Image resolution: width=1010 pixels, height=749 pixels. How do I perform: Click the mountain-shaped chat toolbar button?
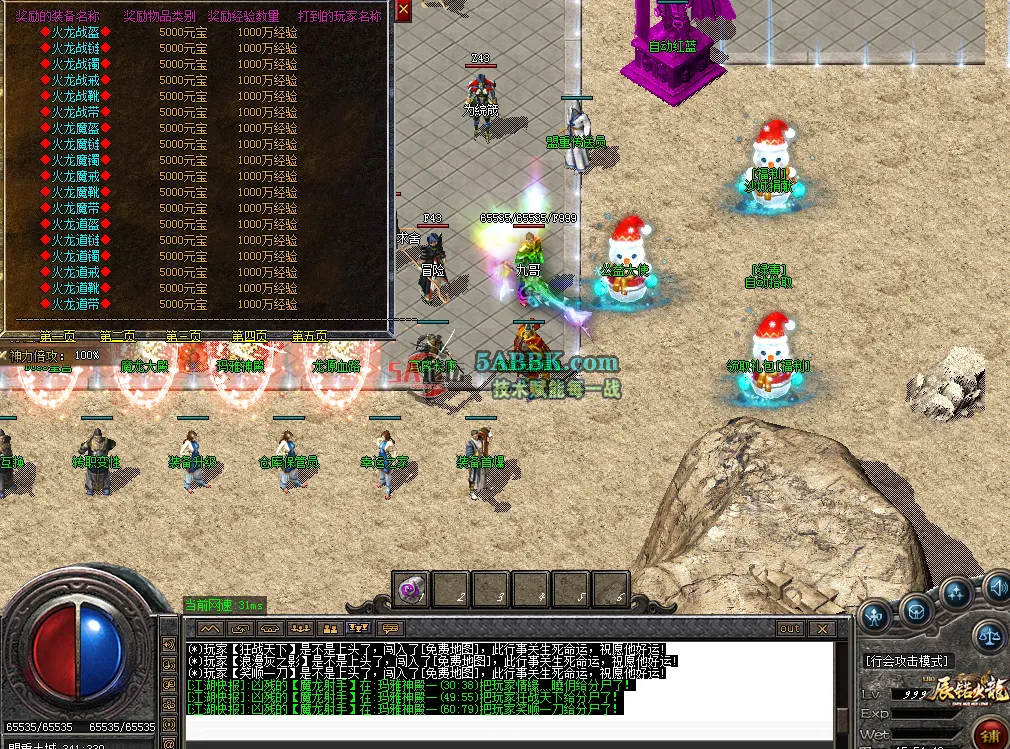pyautogui.click(x=209, y=629)
